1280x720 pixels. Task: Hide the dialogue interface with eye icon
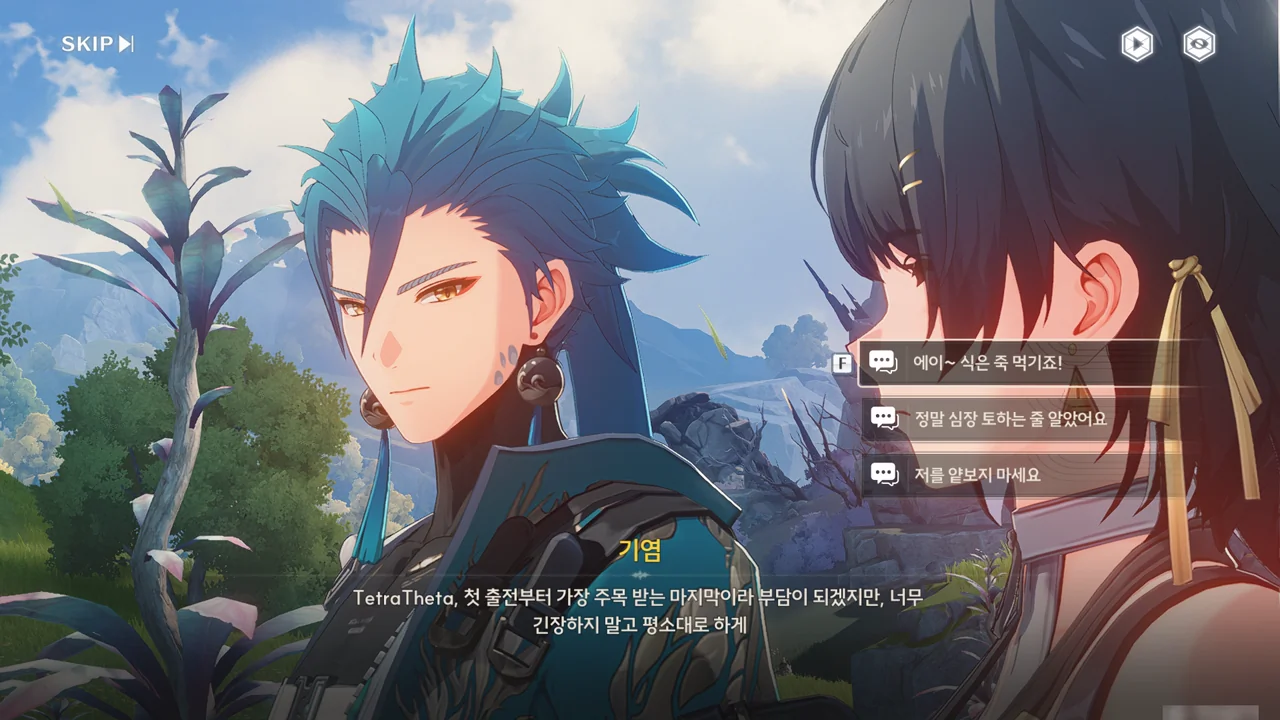[1199, 44]
